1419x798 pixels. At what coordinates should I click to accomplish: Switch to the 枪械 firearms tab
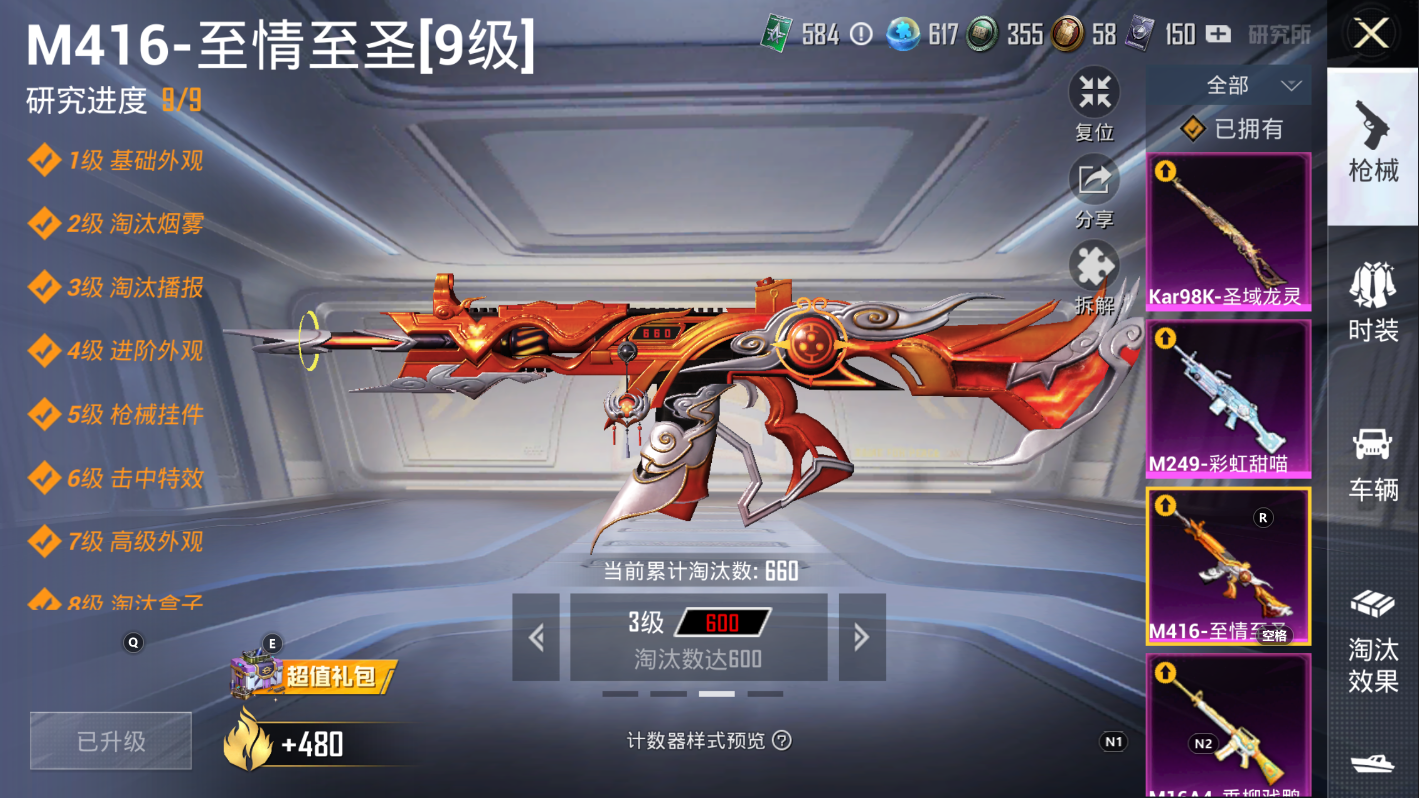[x=1373, y=142]
